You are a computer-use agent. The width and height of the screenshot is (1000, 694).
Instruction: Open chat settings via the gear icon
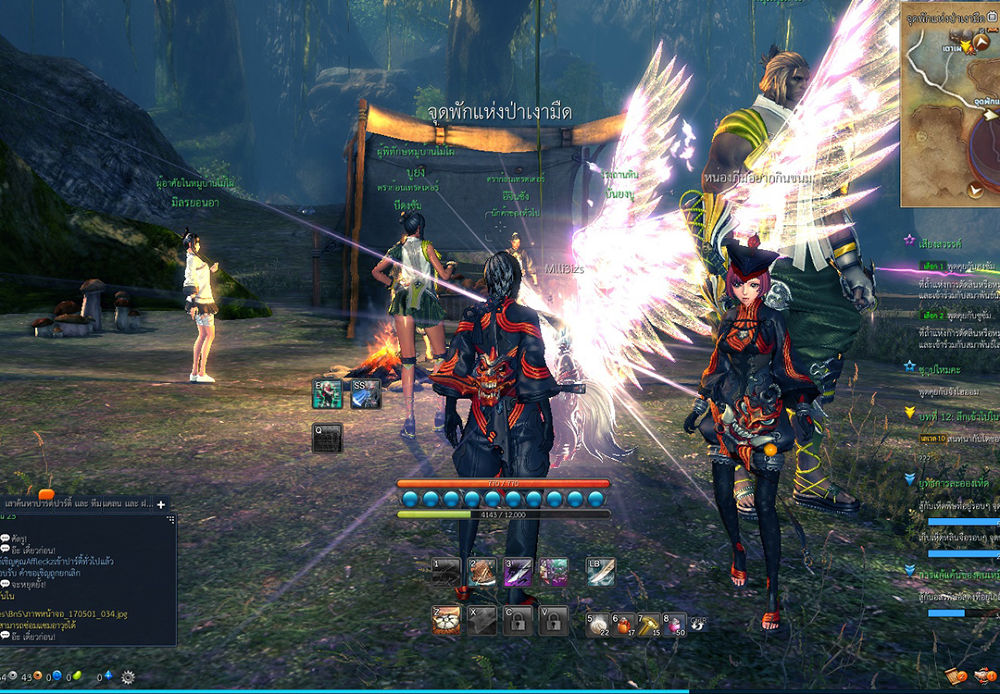tap(128, 677)
